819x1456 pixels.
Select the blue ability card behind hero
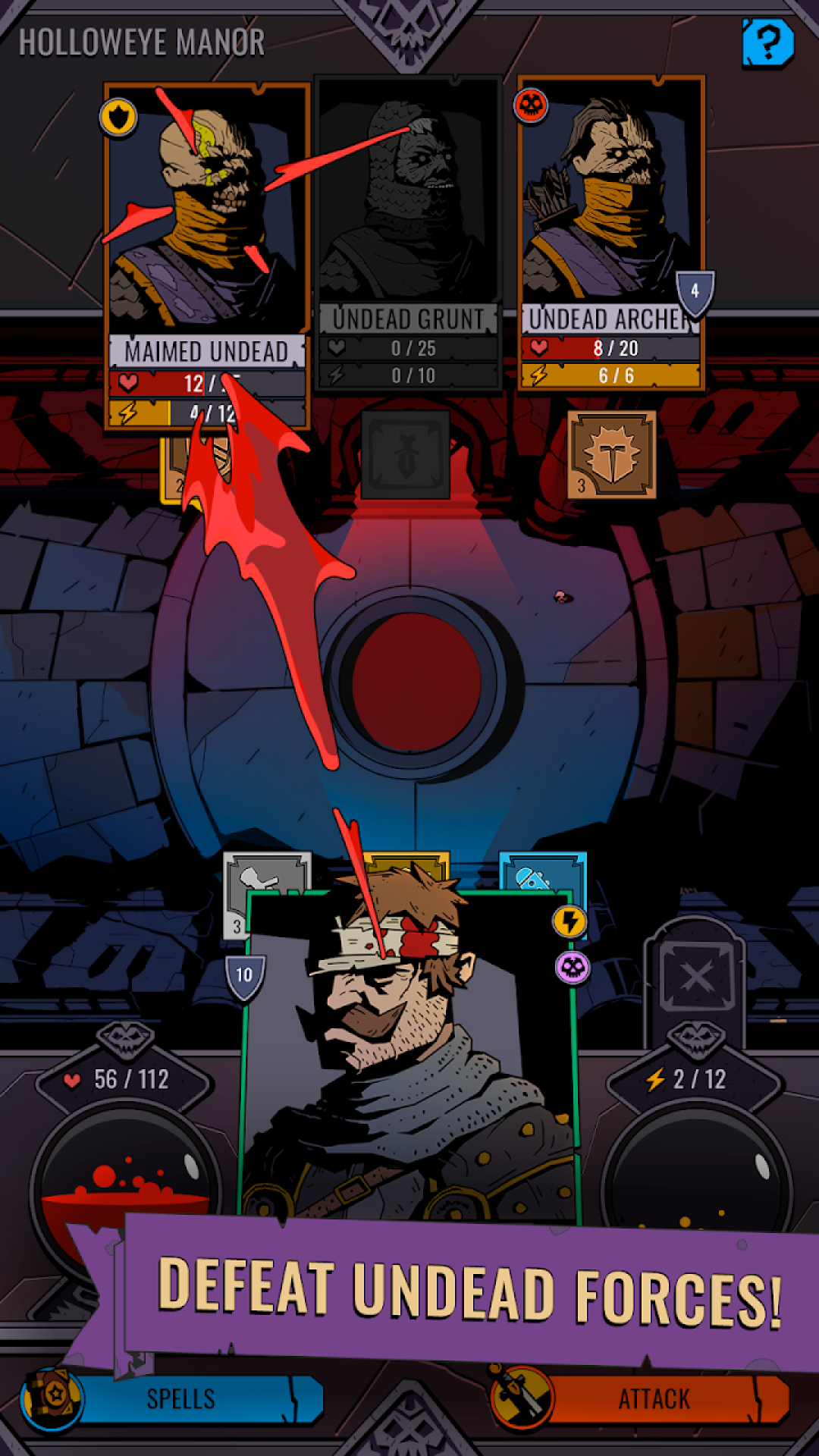541,872
